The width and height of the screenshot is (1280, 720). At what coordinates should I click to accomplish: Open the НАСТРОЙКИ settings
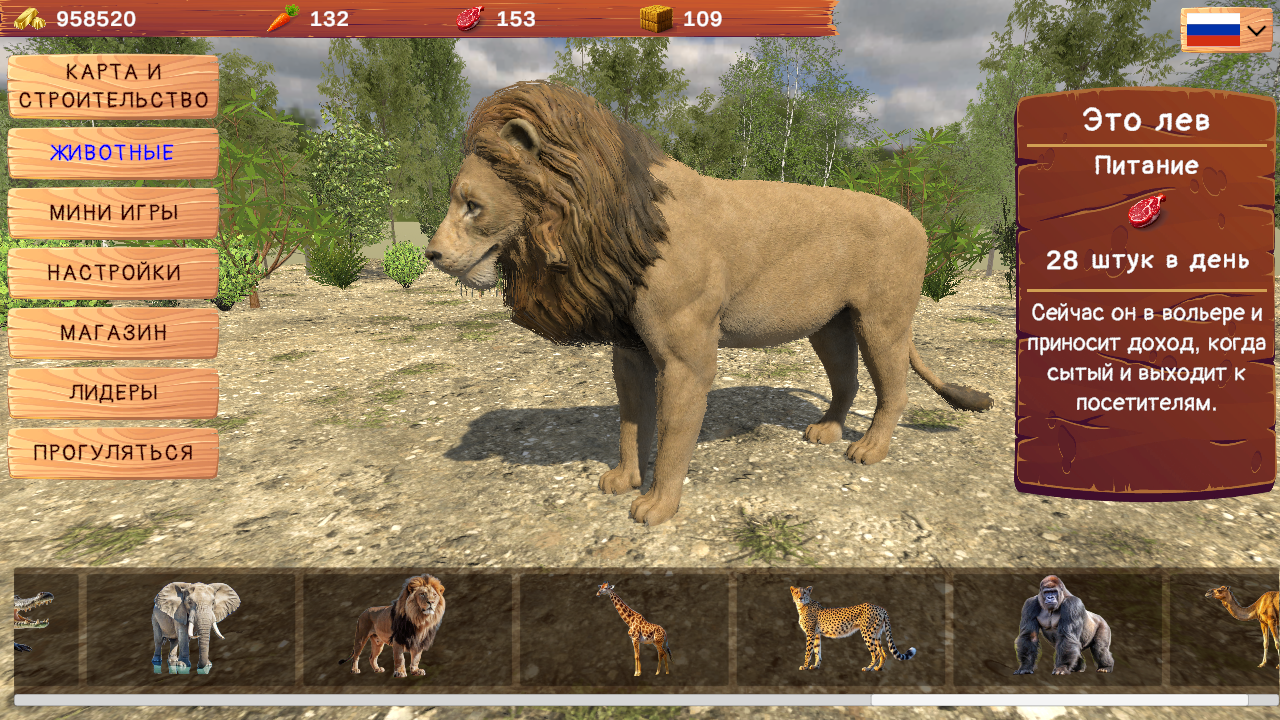click(x=112, y=273)
